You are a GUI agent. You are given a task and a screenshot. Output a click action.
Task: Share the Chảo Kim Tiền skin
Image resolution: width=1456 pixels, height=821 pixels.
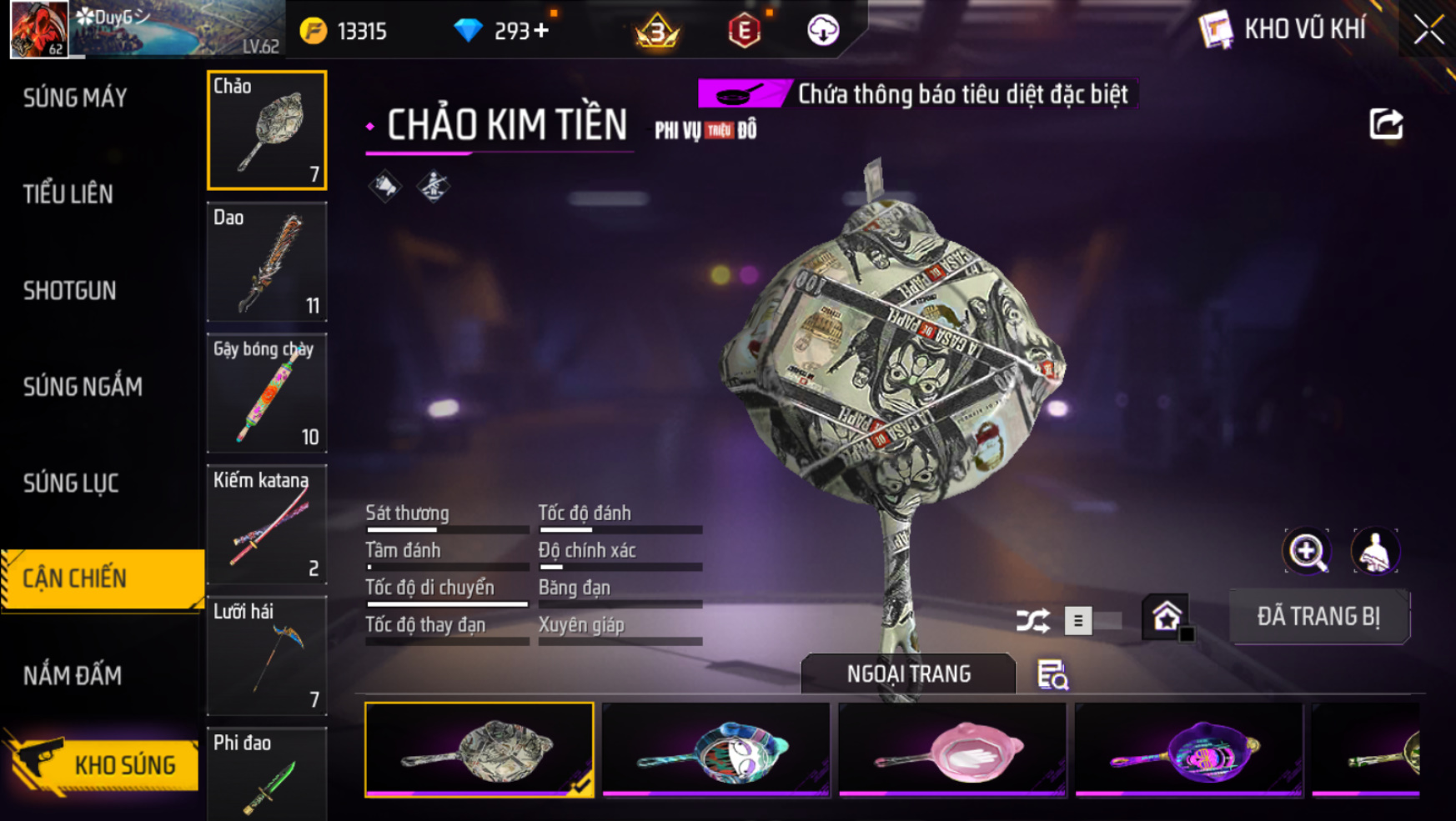(x=1386, y=125)
